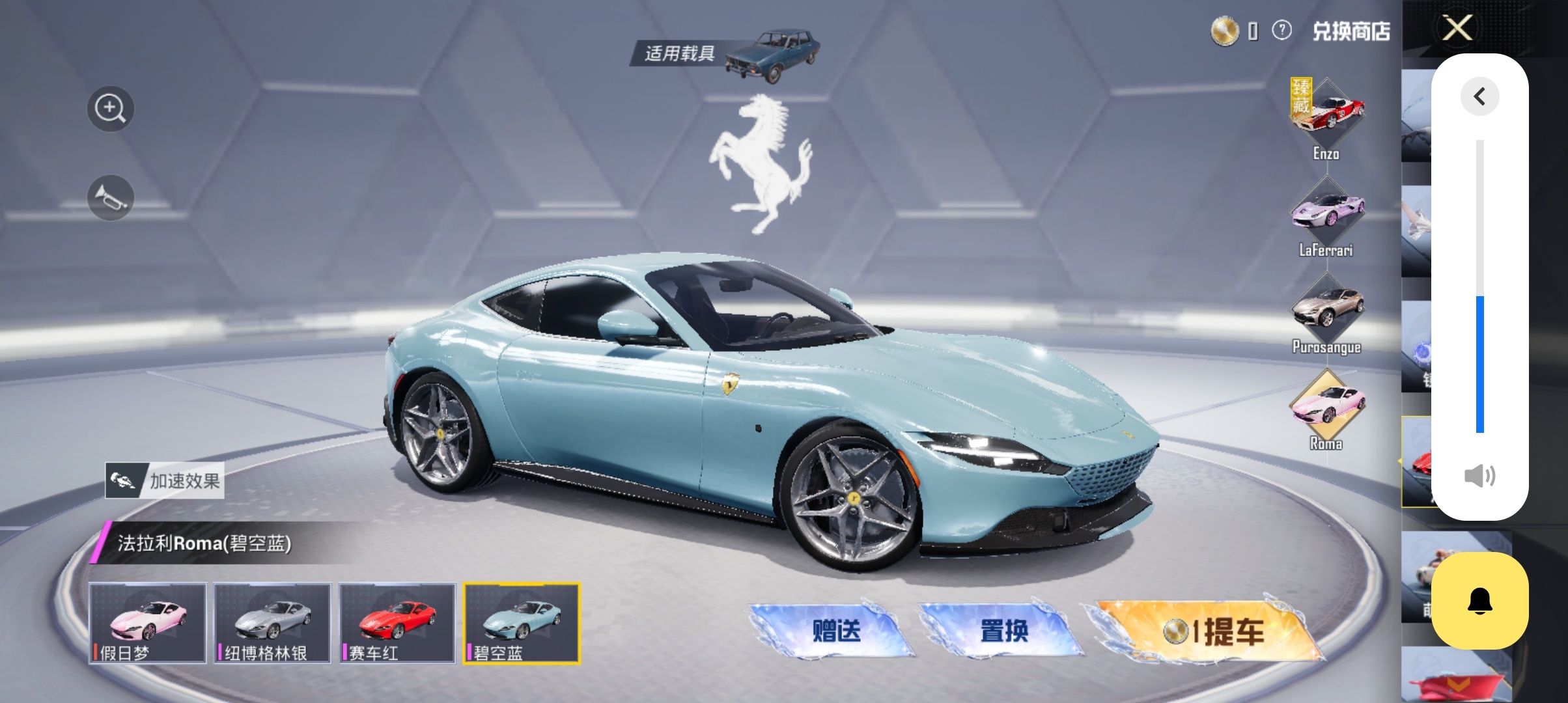Show the 加速效果 acceleration effect
The image size is (1568, 703).
tap(165, 481)
